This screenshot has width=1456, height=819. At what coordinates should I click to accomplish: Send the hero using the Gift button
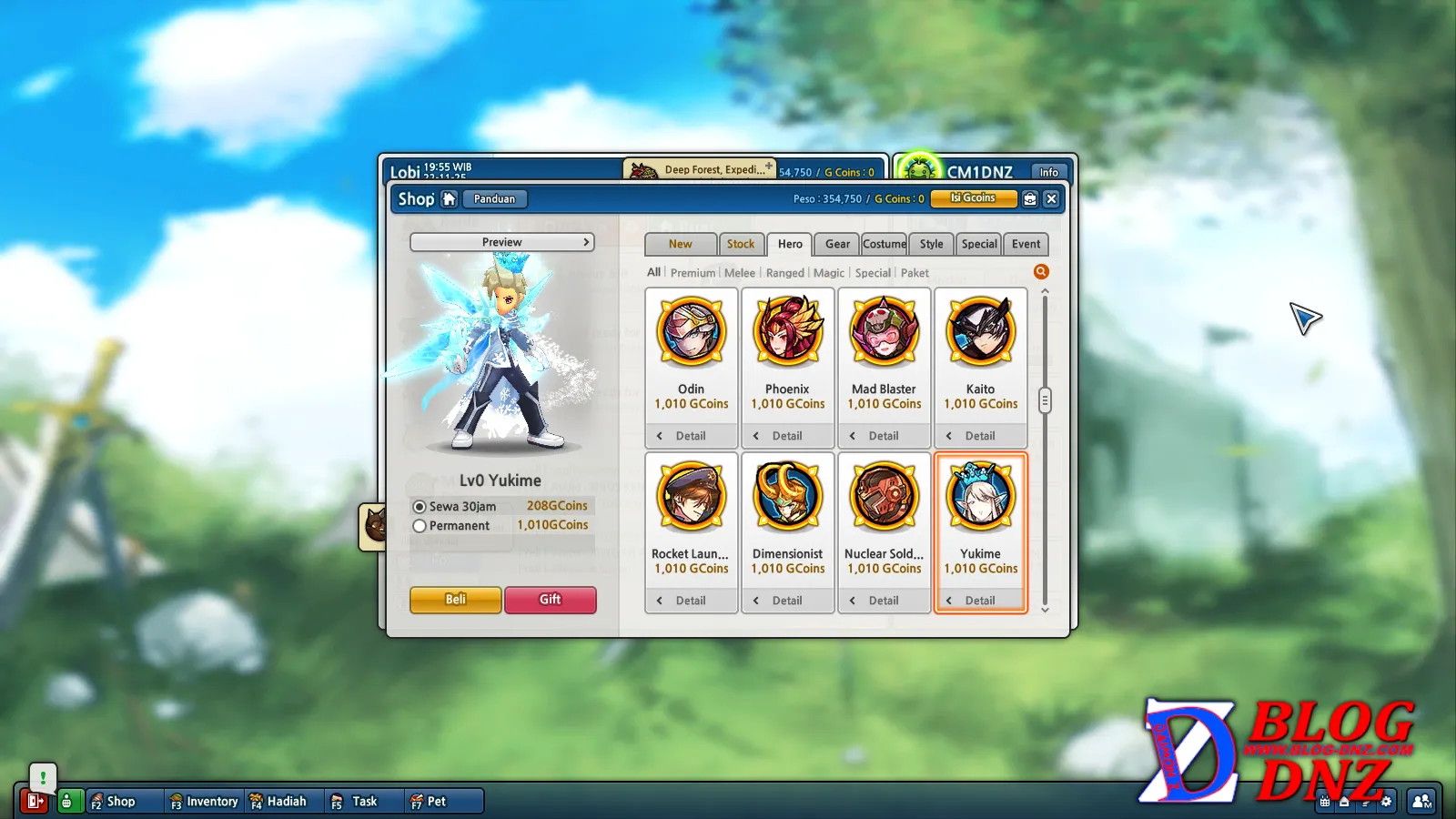(x=550, y=600)
